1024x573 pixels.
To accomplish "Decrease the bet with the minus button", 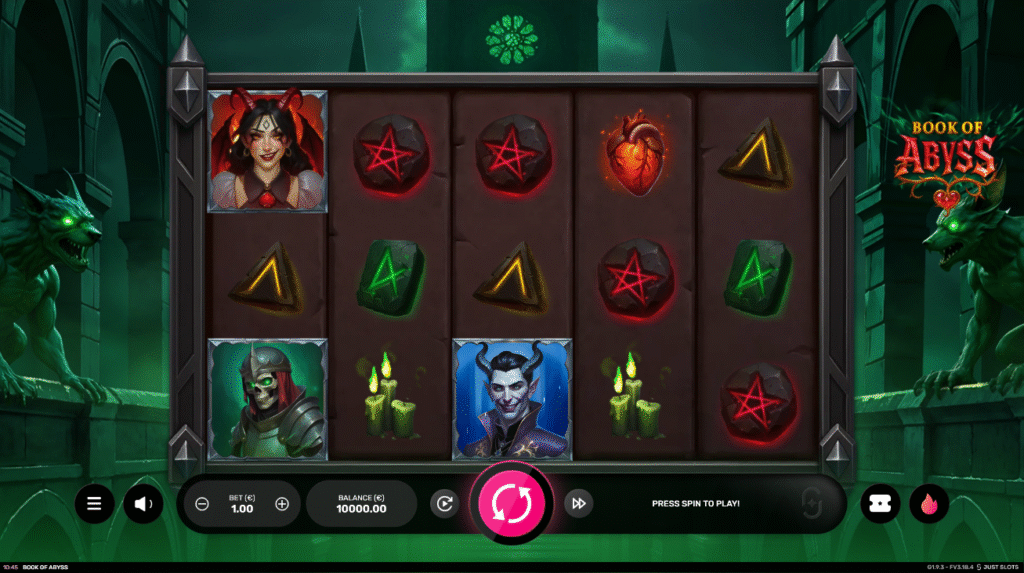I will (x=202, y=503).
